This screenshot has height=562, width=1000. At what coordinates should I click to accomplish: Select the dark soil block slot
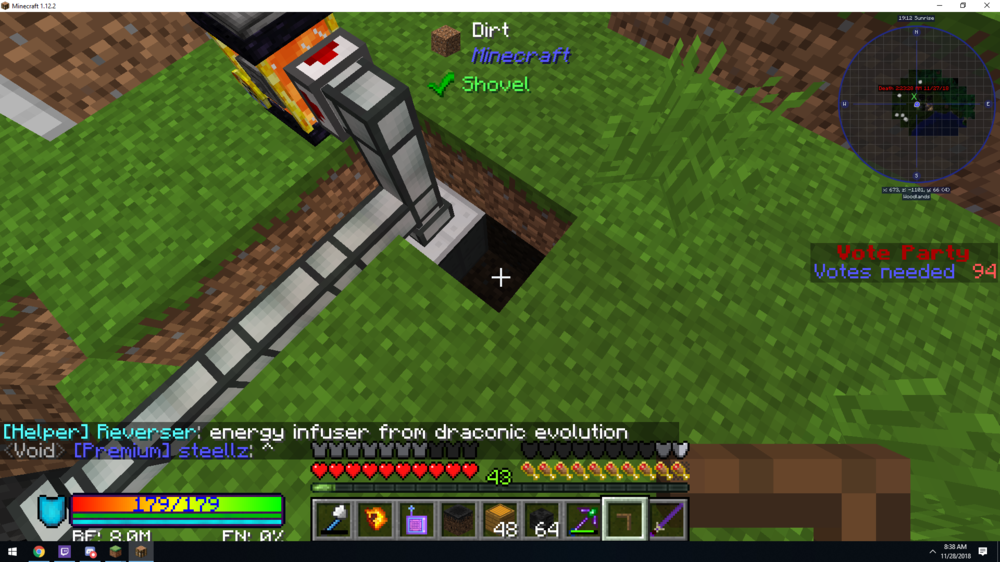[458, 520]
